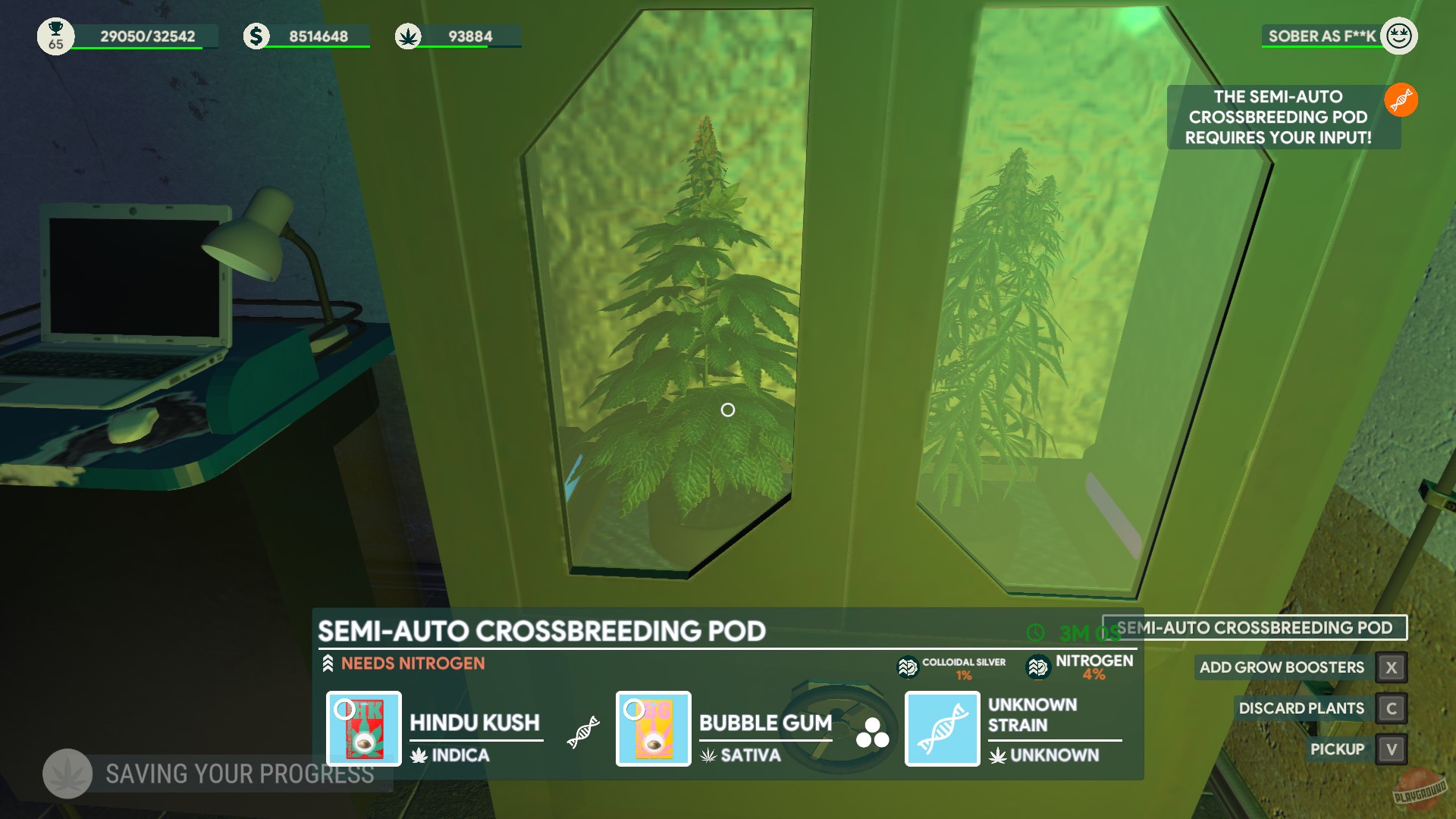
Task: Select the SEMI-AUTO CROSSBREEDING POD tab
Action: coord(1257,627)
